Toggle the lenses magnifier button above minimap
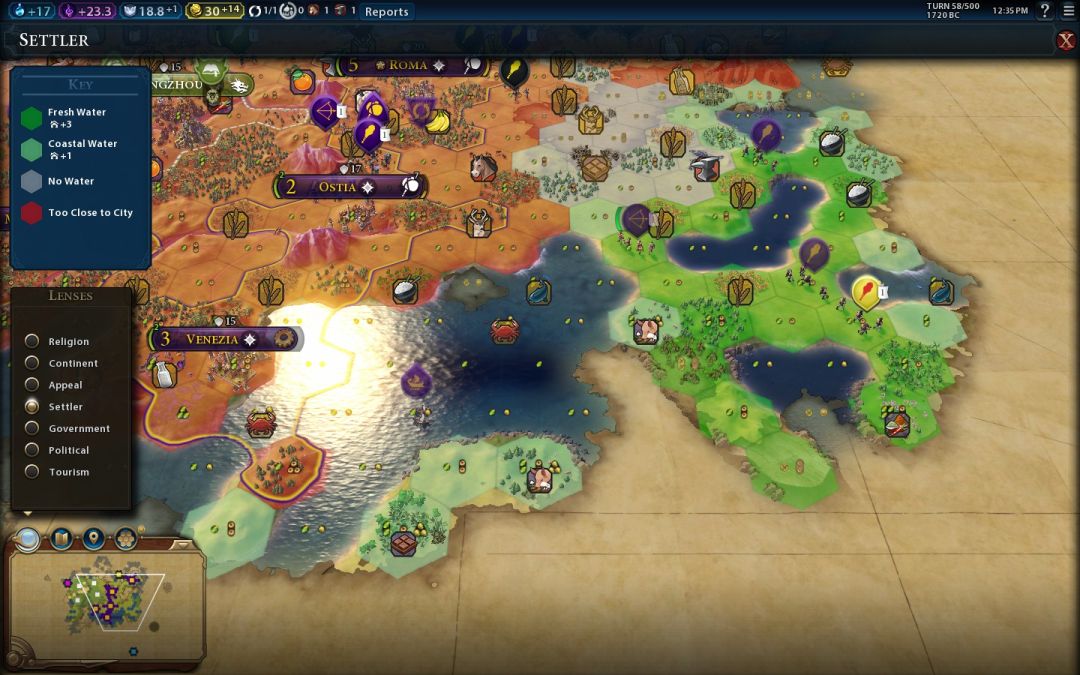This screenshot has height=675, width=1080. click(x=28, y=540)
